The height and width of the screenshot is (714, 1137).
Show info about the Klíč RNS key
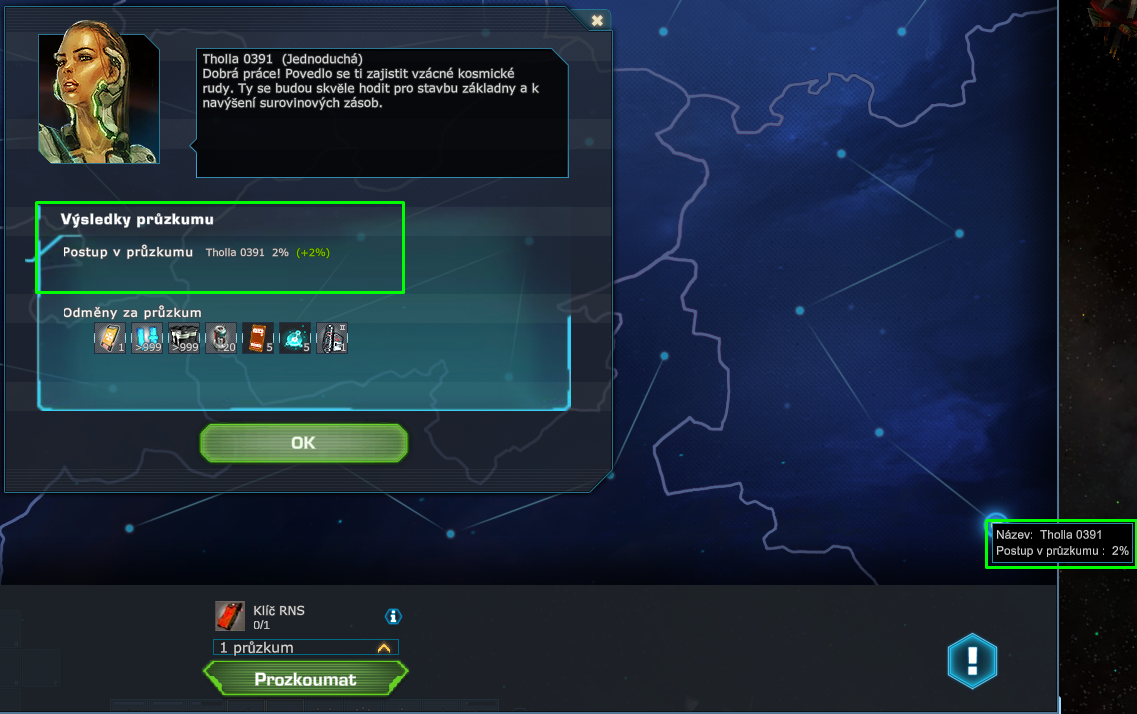(x=393, y=616)
